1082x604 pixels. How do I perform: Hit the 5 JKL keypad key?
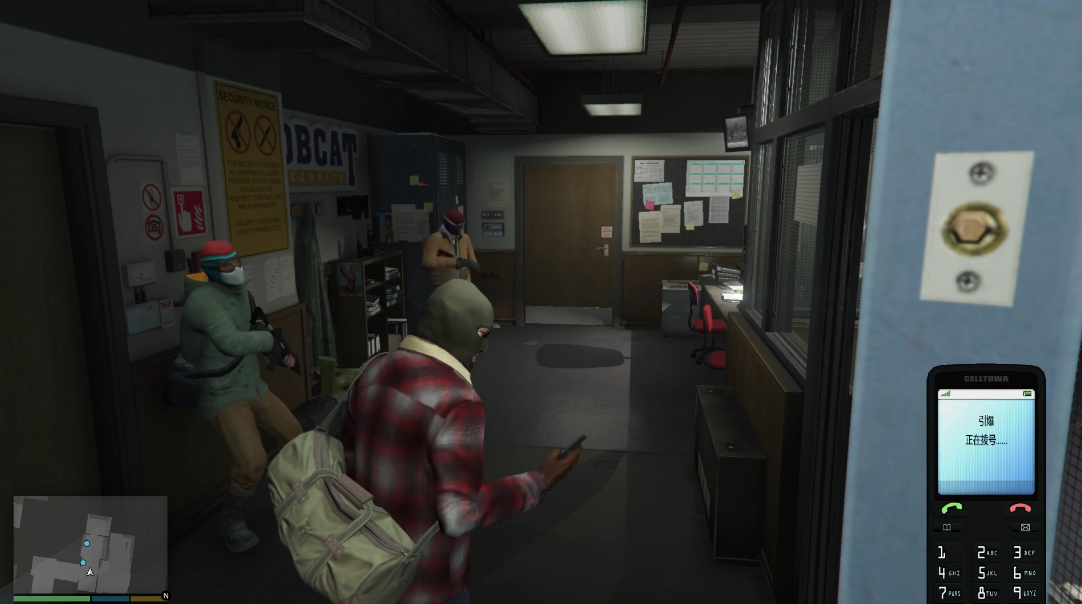[x=985, y=573]
